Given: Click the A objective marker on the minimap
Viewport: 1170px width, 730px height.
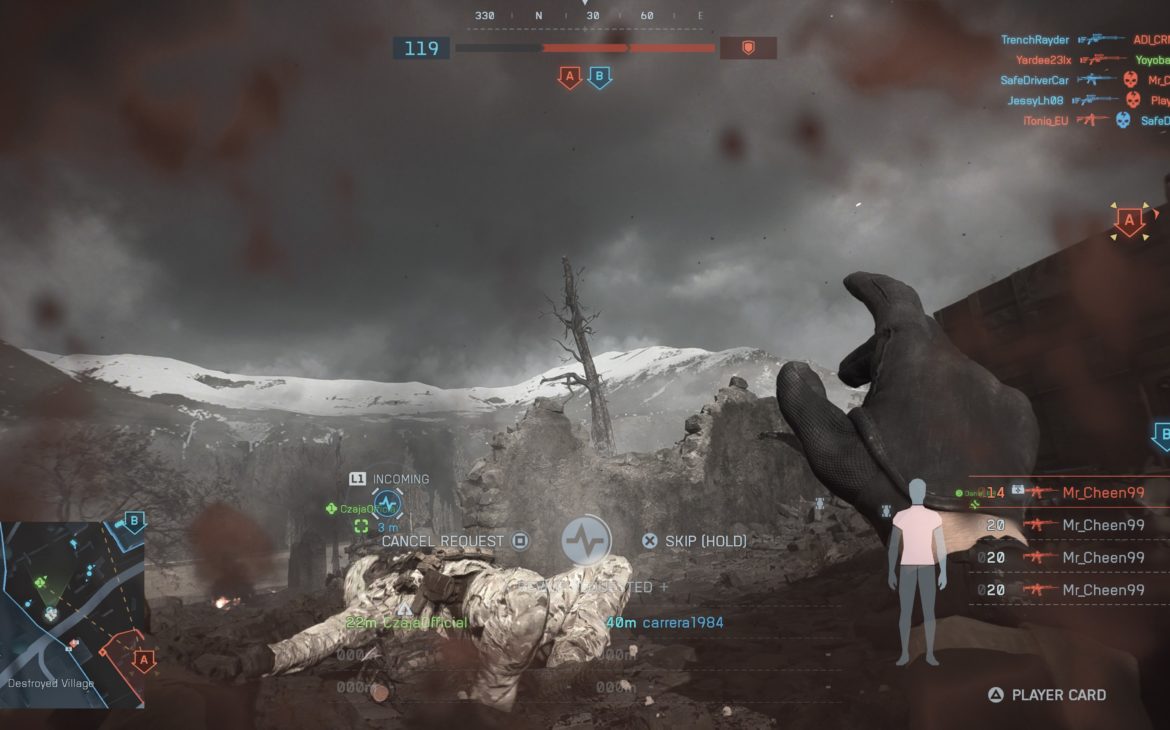Looking at the screenshot, I should coord(143,659).
